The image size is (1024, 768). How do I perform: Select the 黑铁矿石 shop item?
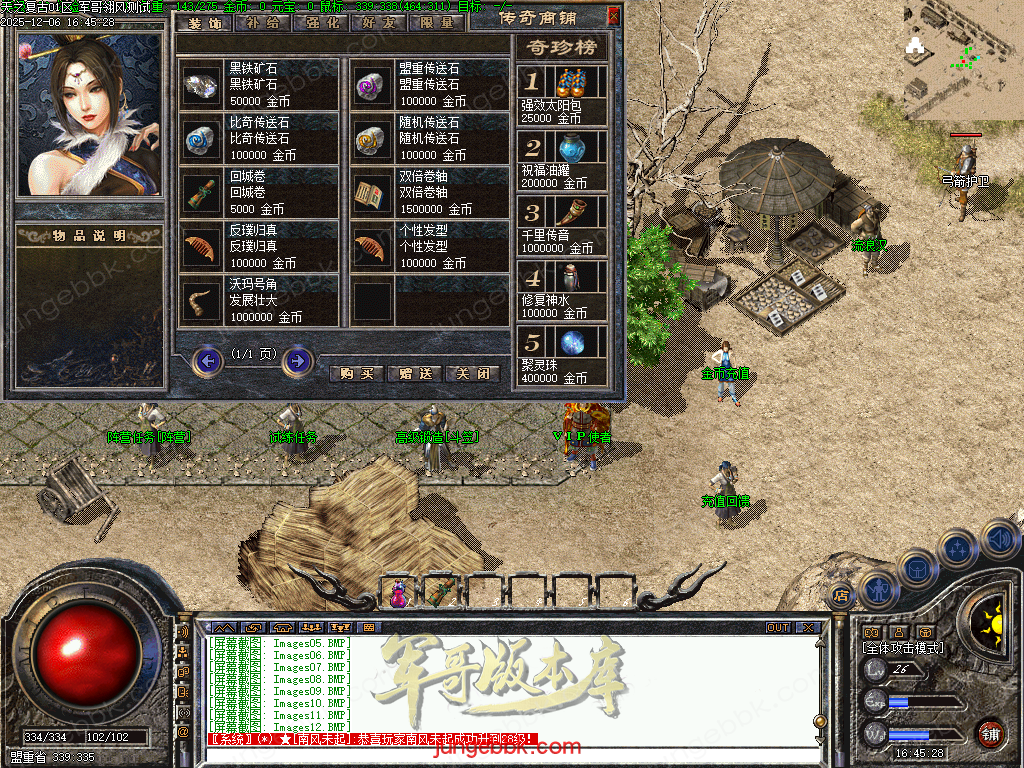[x=202, y=85]
